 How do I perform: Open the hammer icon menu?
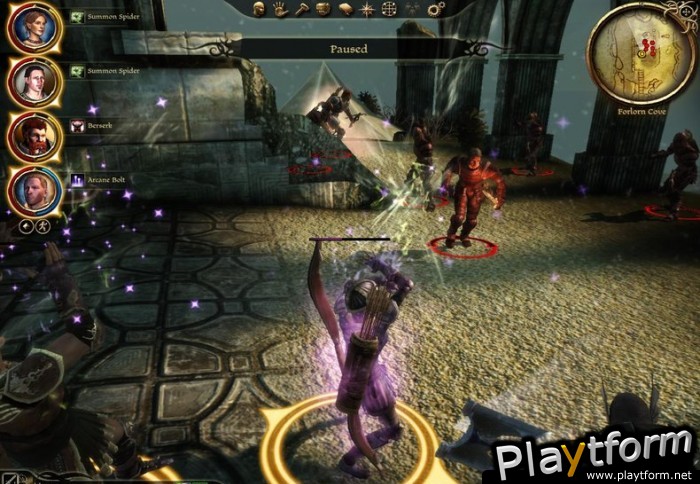[301, 9]
